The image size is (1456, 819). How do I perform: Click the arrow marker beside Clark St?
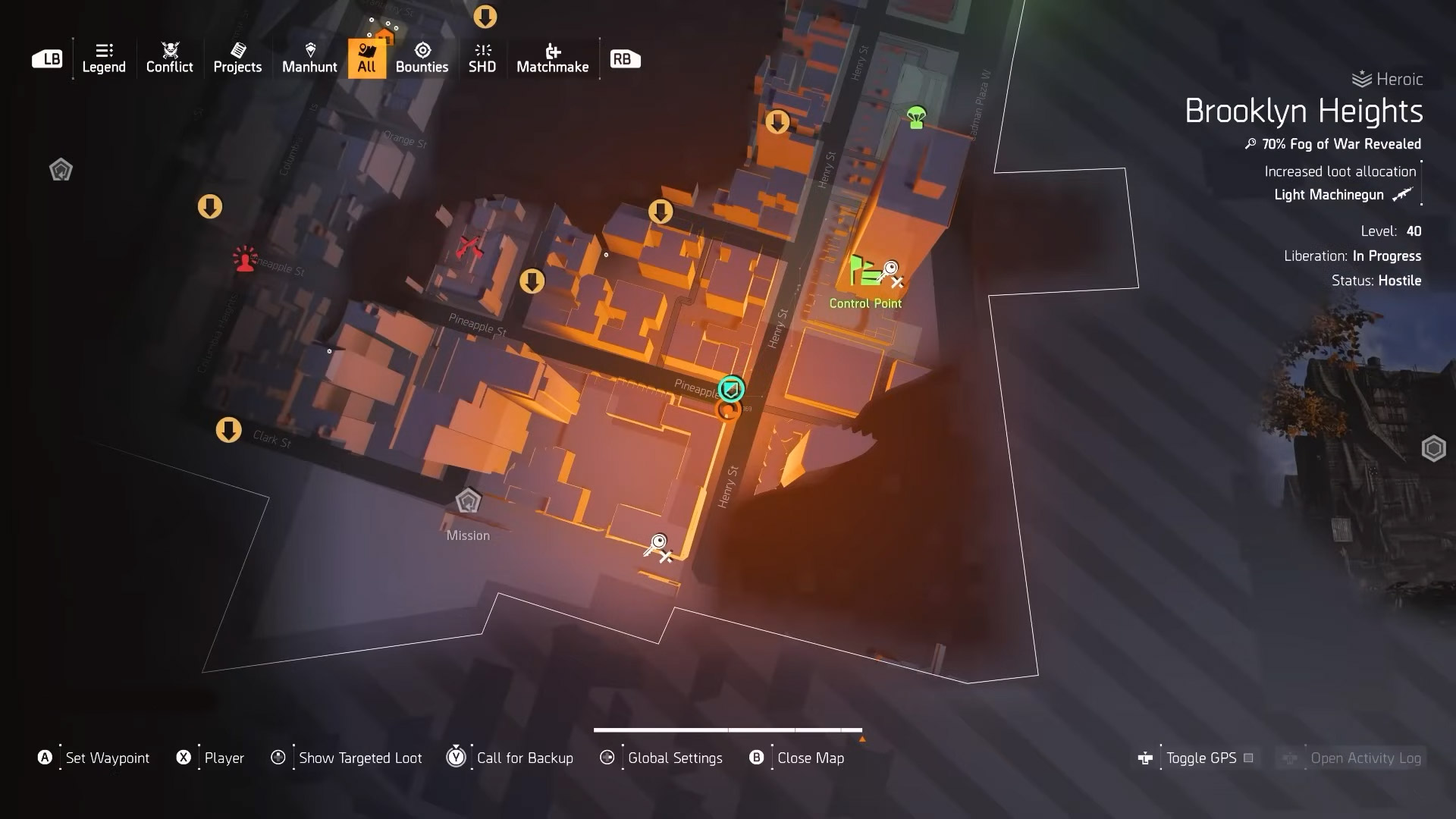coord(228,430)
